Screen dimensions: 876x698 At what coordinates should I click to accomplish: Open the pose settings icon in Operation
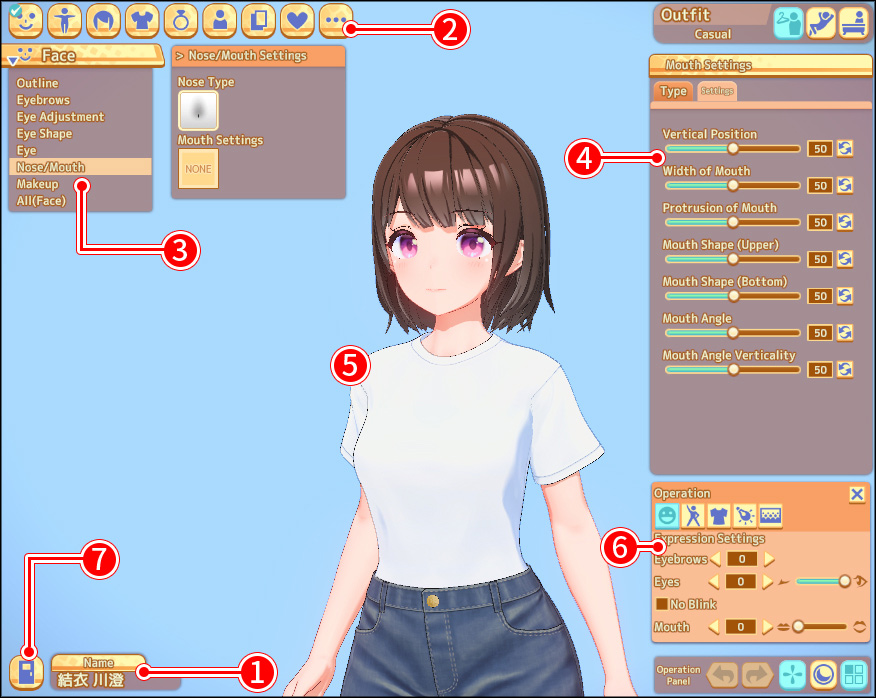[692, 516]
